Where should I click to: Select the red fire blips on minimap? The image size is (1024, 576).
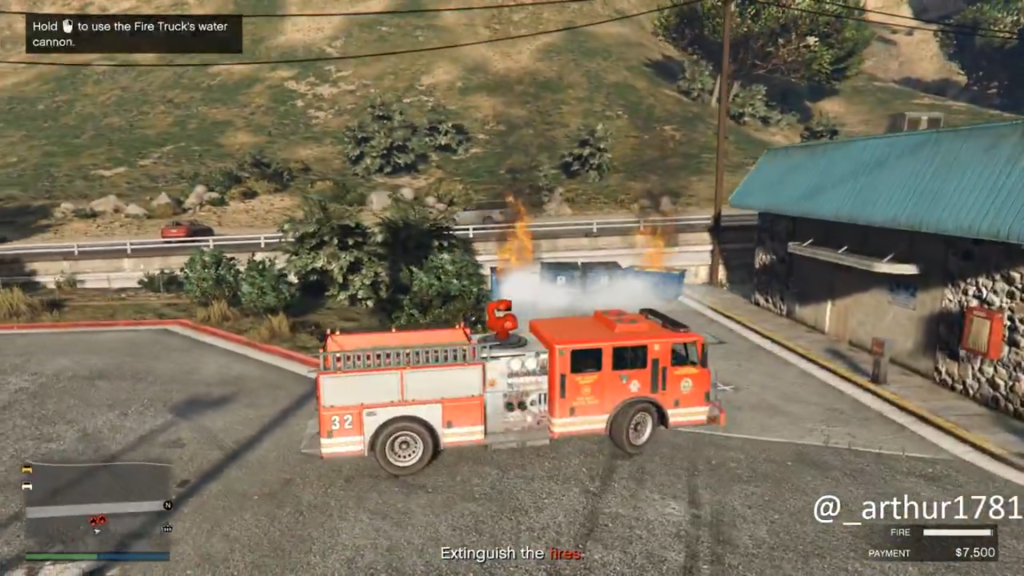[98, 520]
